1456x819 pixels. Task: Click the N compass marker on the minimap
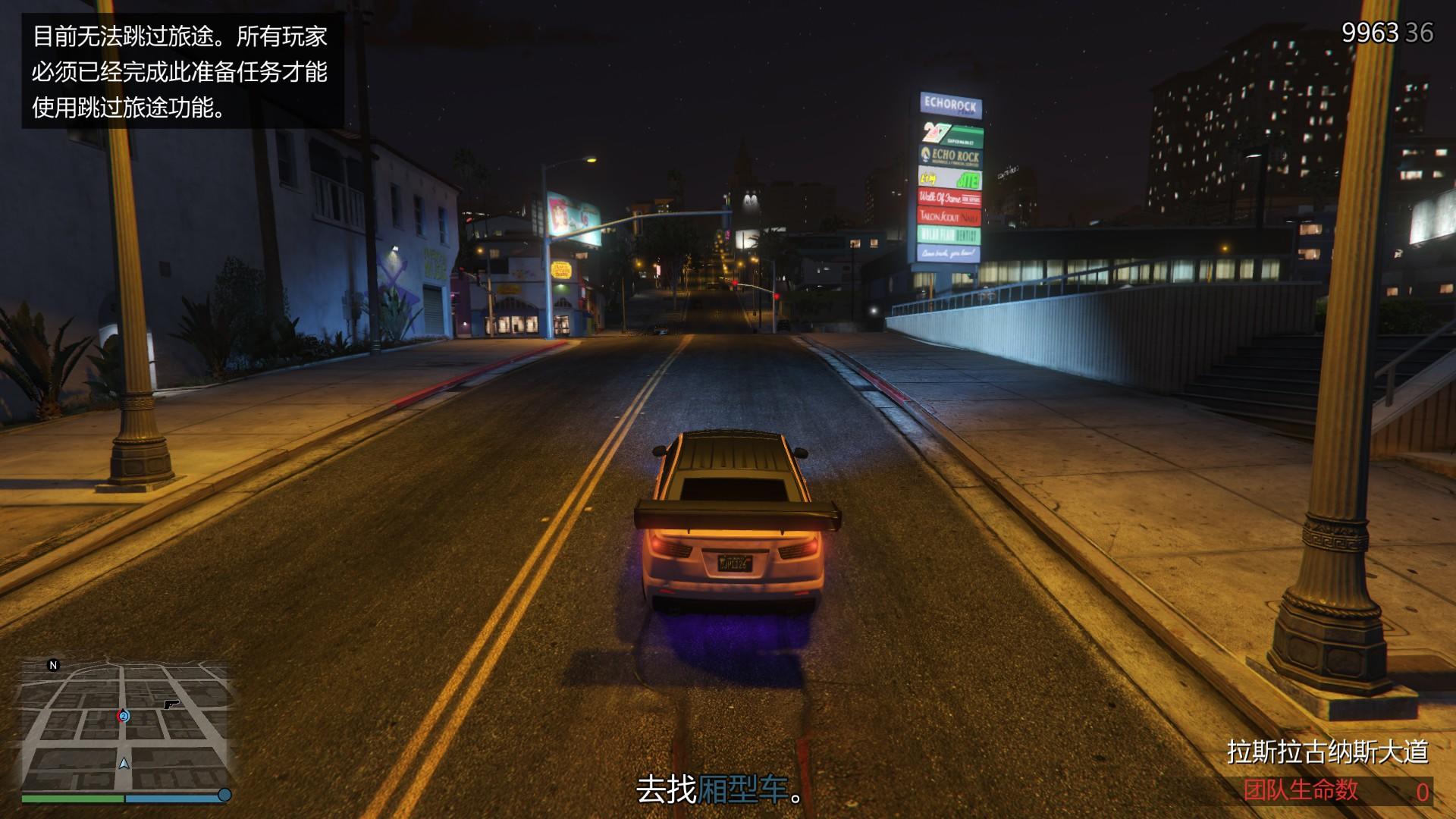(53, 665)
